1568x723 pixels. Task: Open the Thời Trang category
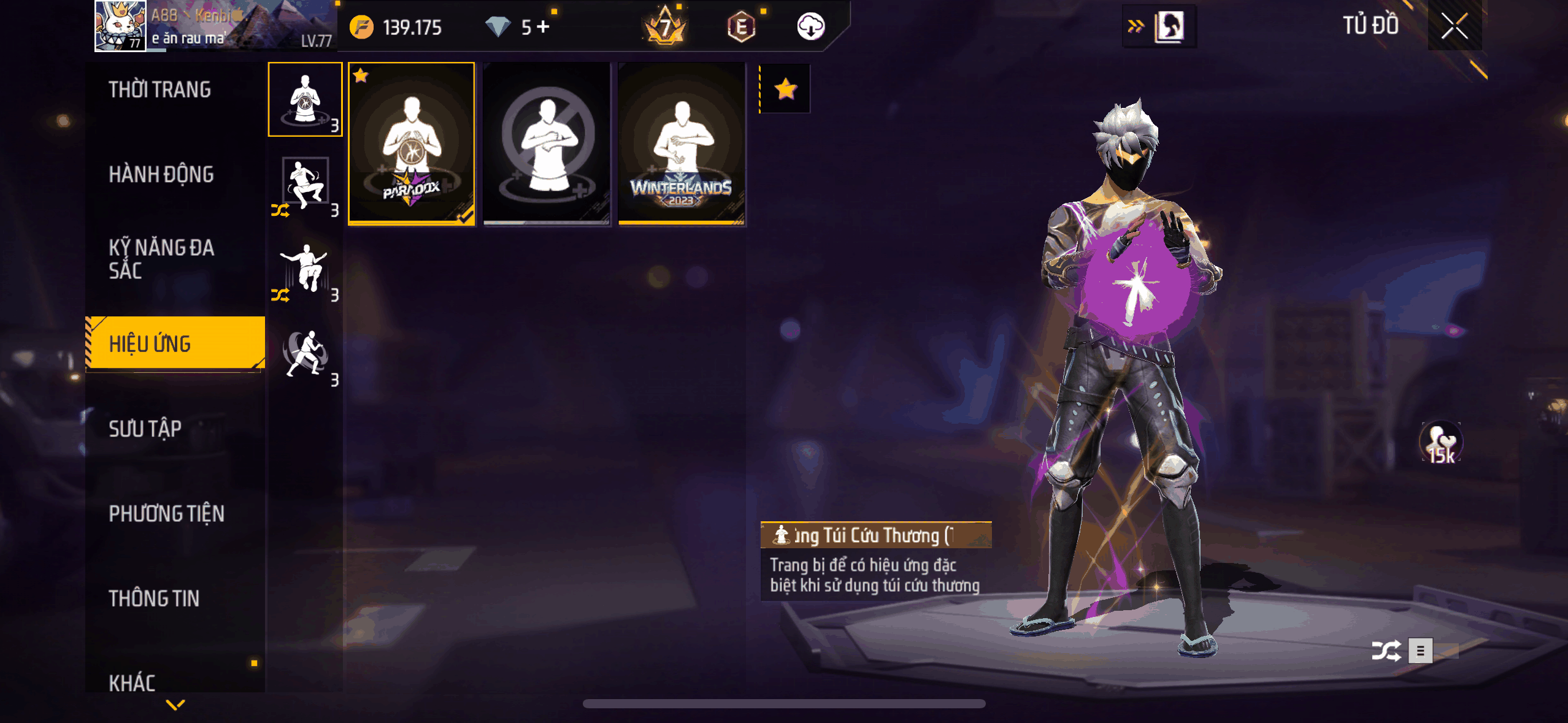[x=160, y=90]
